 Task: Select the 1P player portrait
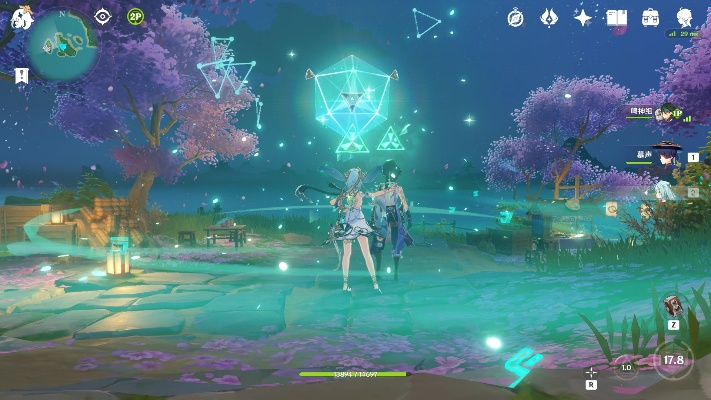coord(668,115)
